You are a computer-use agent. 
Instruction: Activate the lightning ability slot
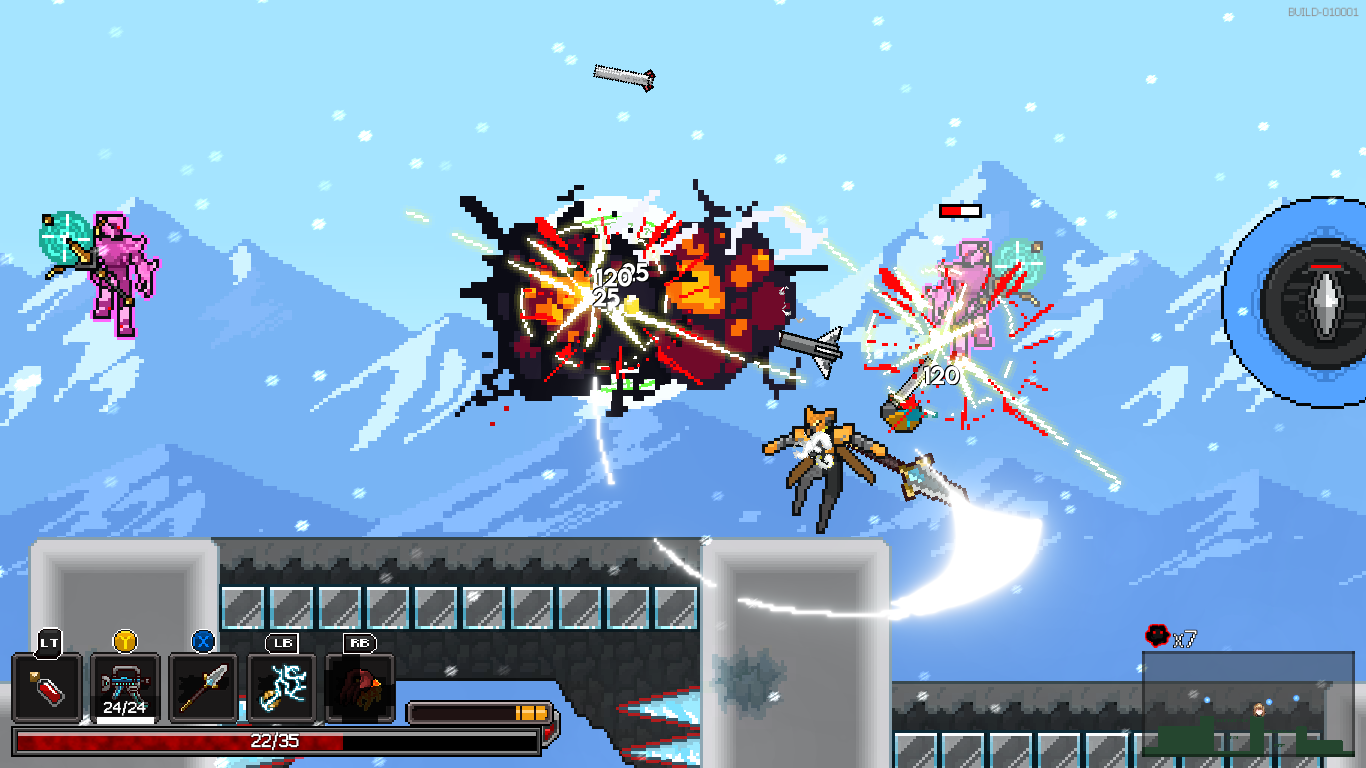283,688
